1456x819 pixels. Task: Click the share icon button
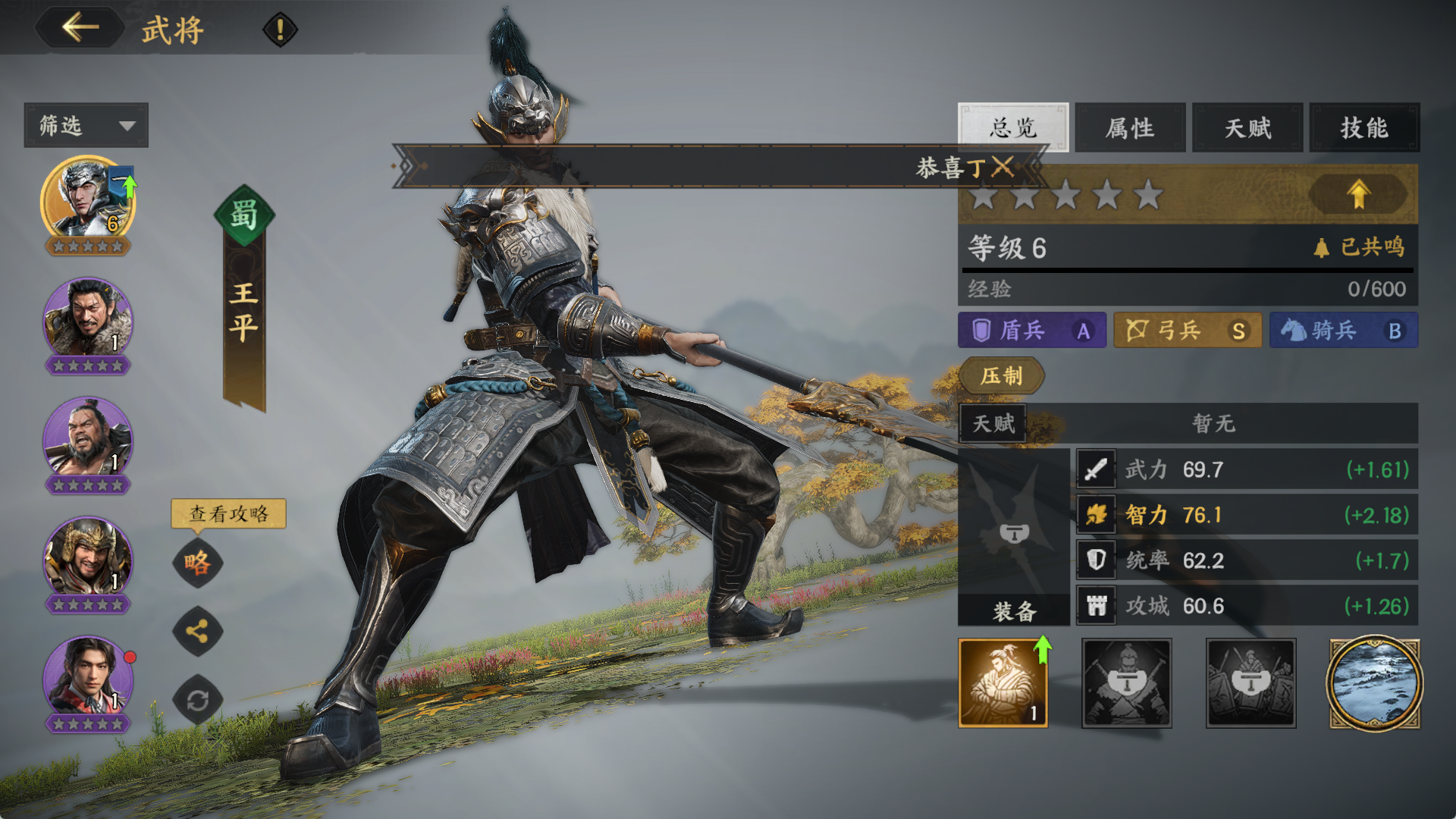pos(197,631)
